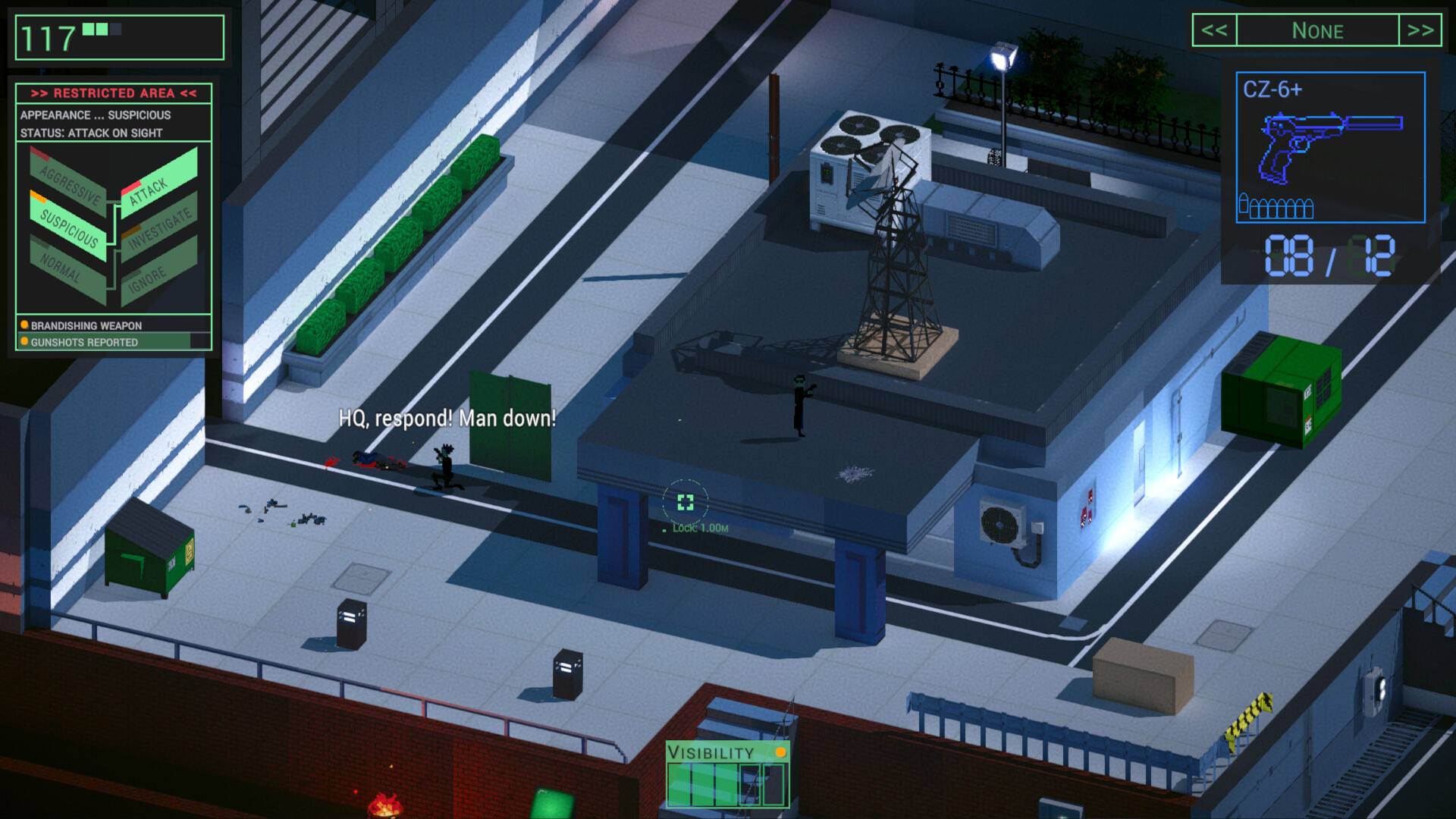
Task: Open the NONE weapon selector
Action: click(1318, 31)
